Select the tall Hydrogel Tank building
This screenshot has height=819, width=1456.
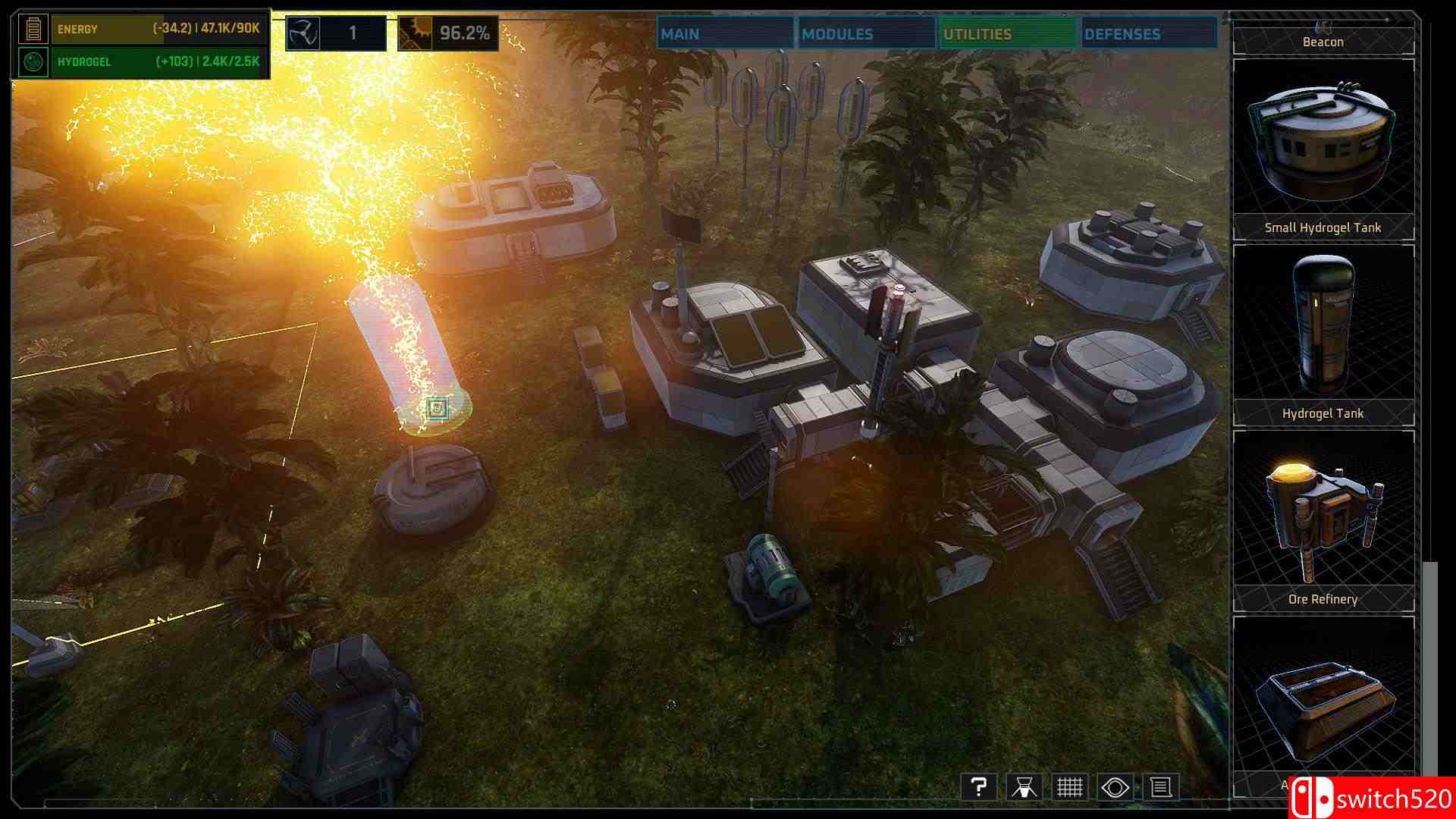pos(1323,334)
